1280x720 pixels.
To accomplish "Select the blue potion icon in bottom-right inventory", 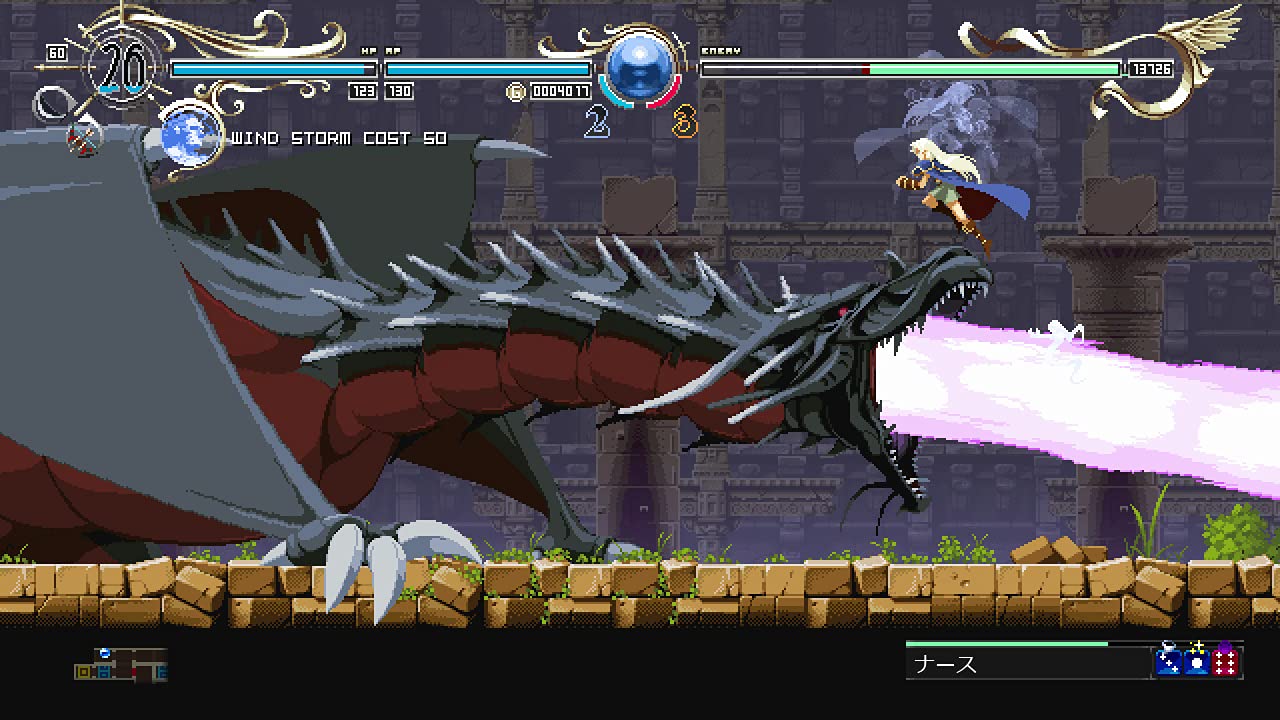I will [1168, 664].
